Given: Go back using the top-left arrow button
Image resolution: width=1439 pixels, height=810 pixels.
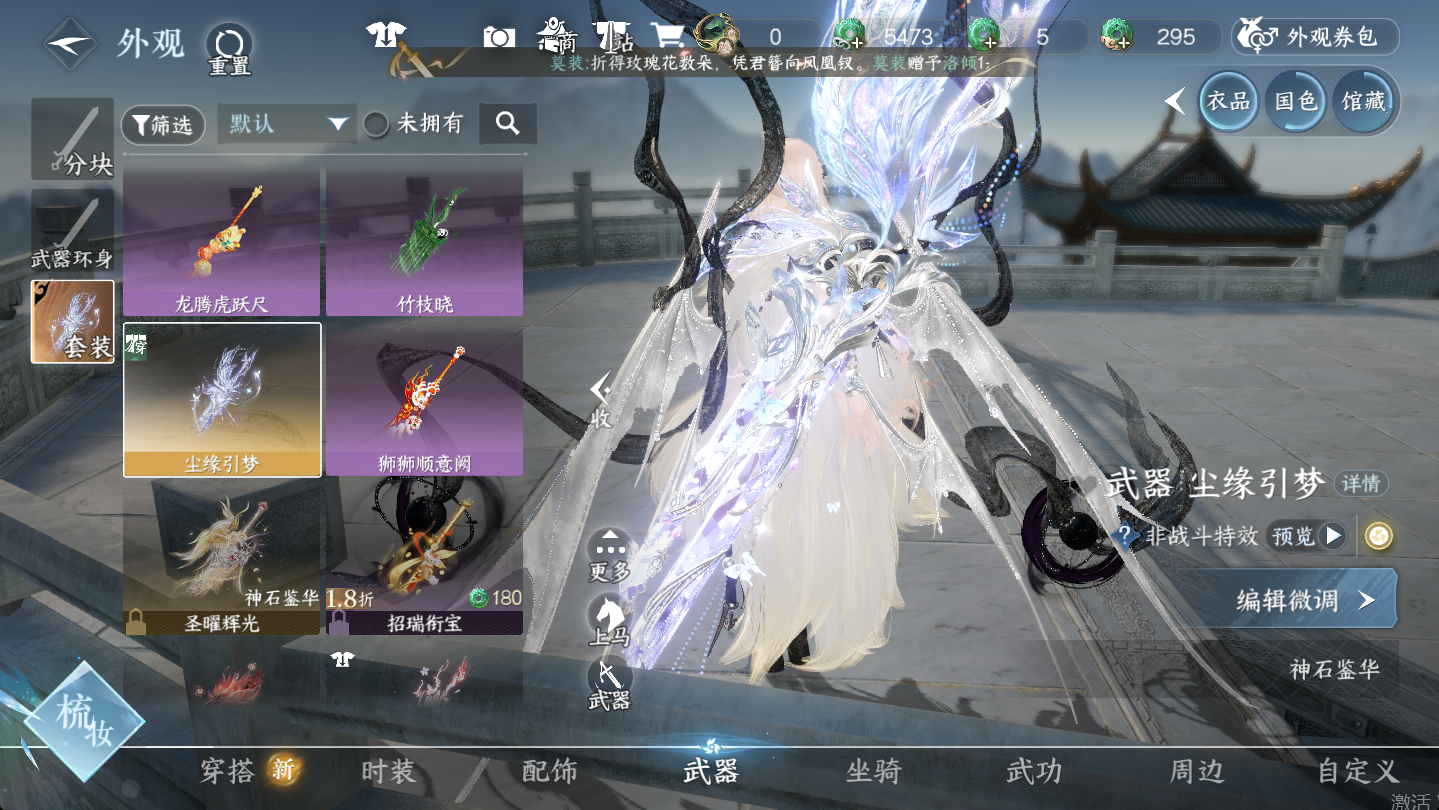Looking at the screenshot, I should tap(69, 43).
